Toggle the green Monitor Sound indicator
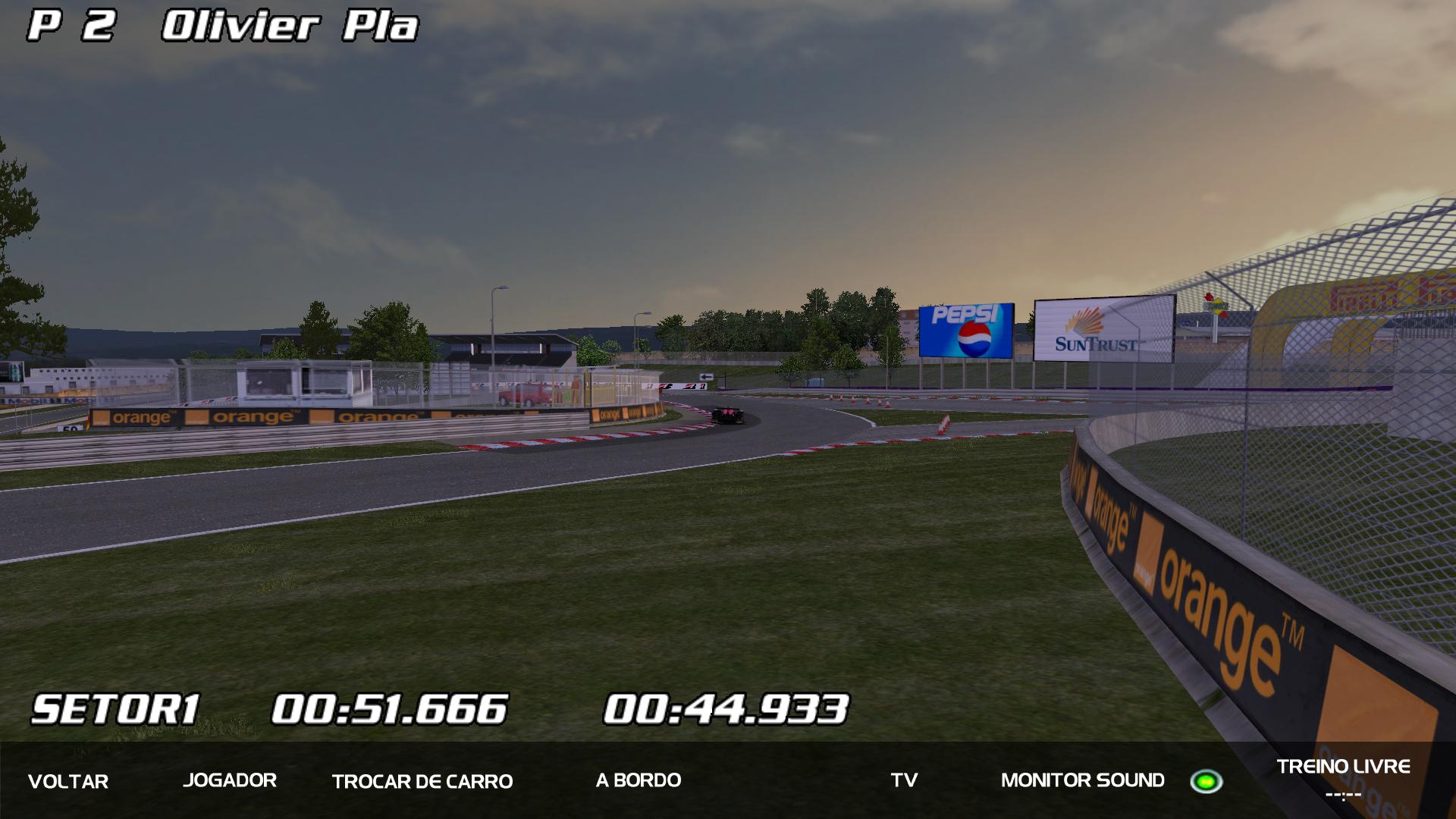 pyautogui.click(x=1206, y=781)
